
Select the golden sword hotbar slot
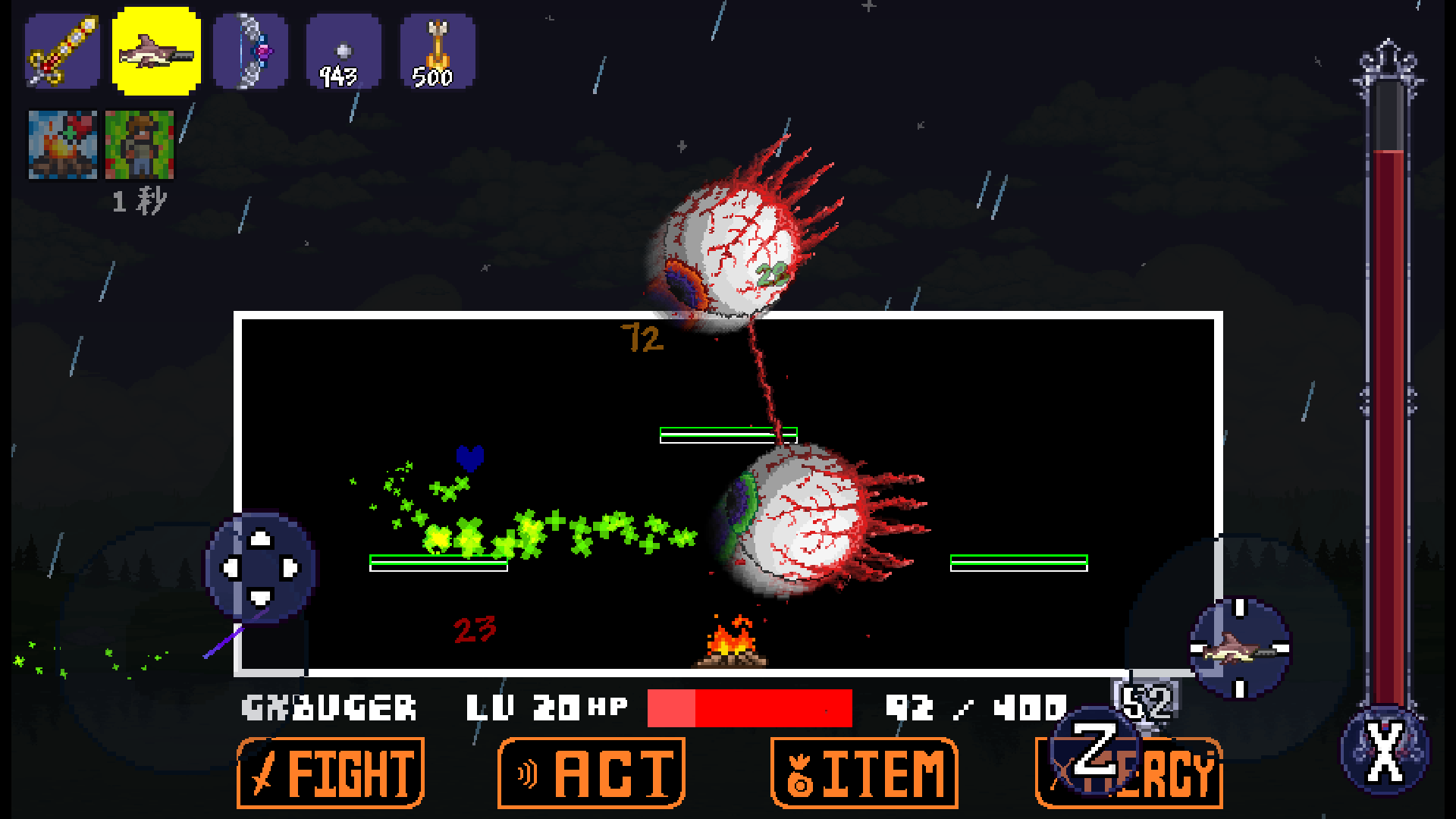62,52
